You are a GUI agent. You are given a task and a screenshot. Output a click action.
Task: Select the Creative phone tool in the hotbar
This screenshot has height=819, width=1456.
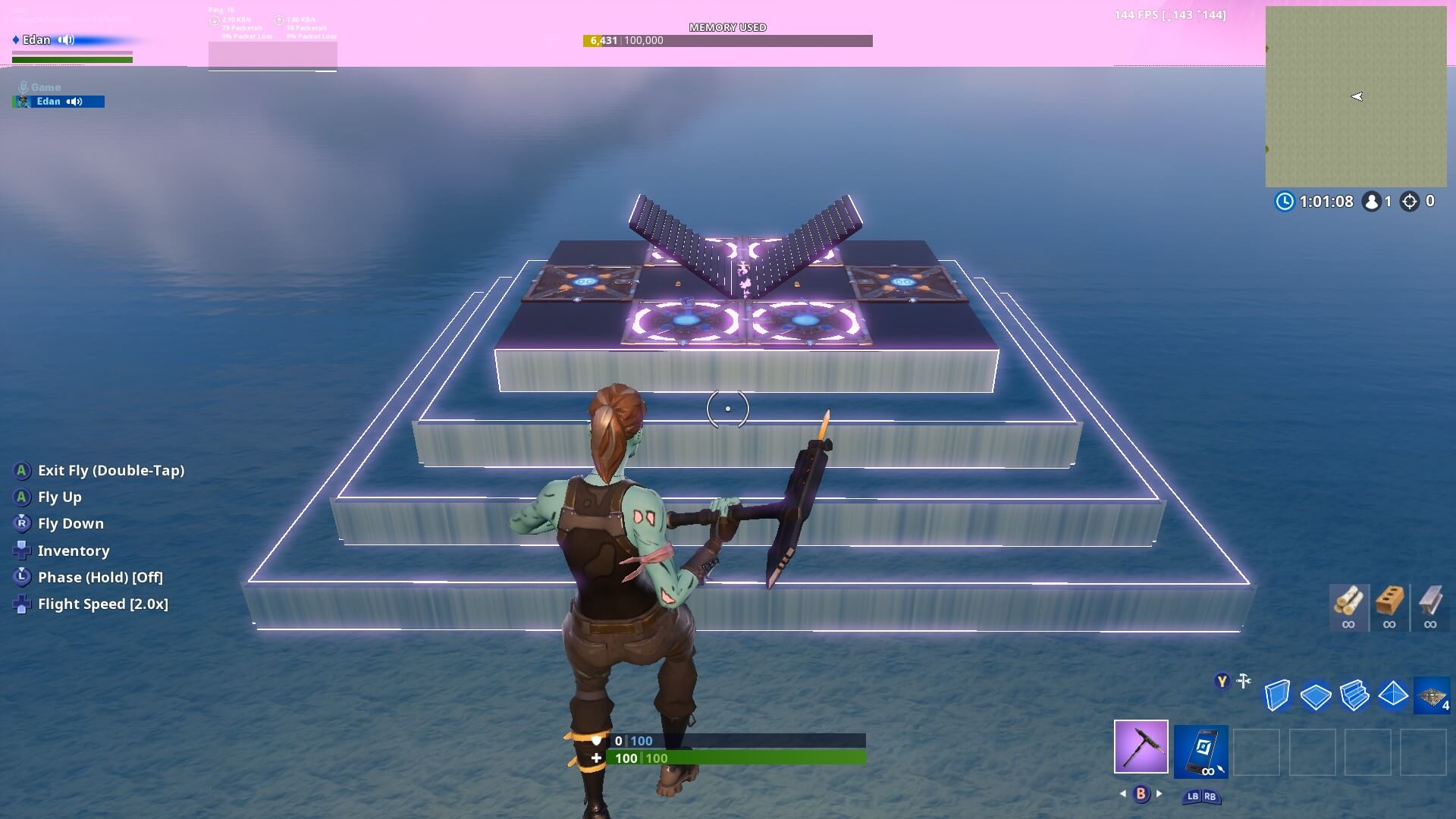[x=1201, y=751]
